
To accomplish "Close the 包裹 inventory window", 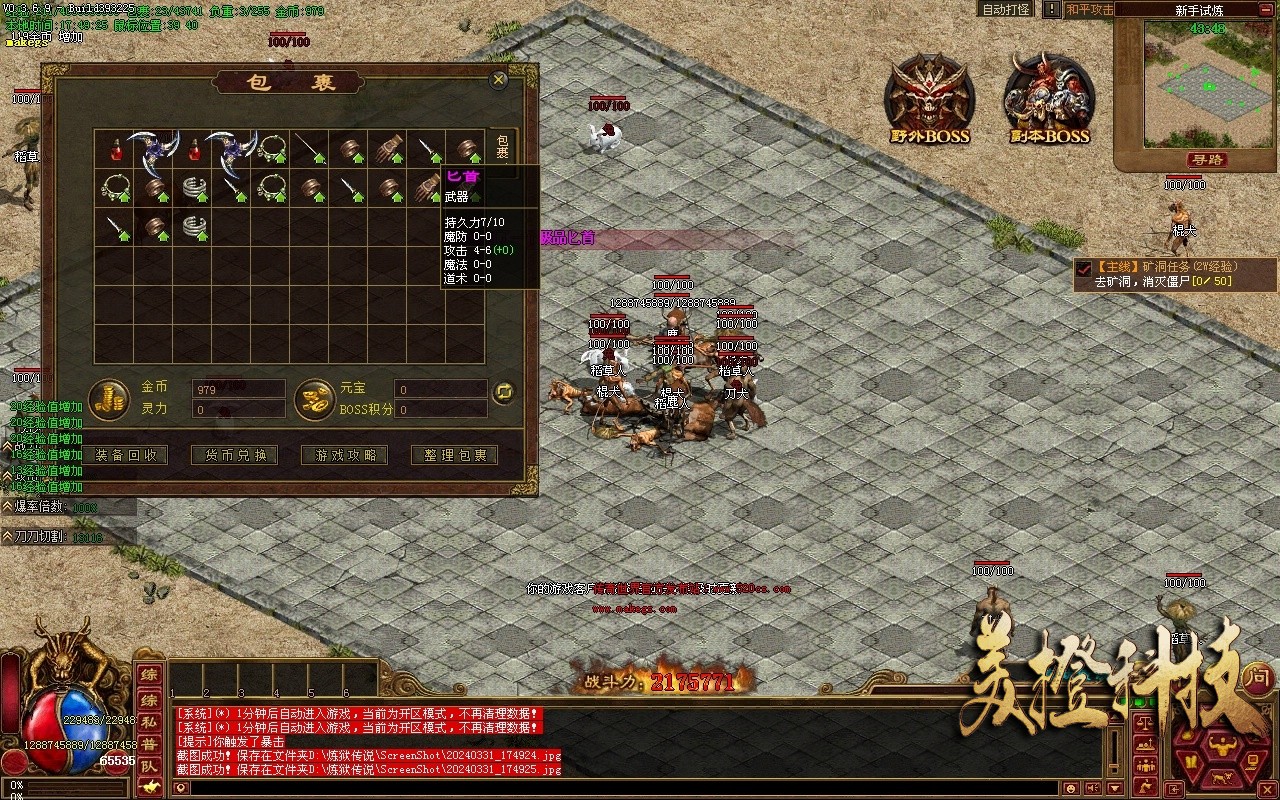I will pos(498,80).
